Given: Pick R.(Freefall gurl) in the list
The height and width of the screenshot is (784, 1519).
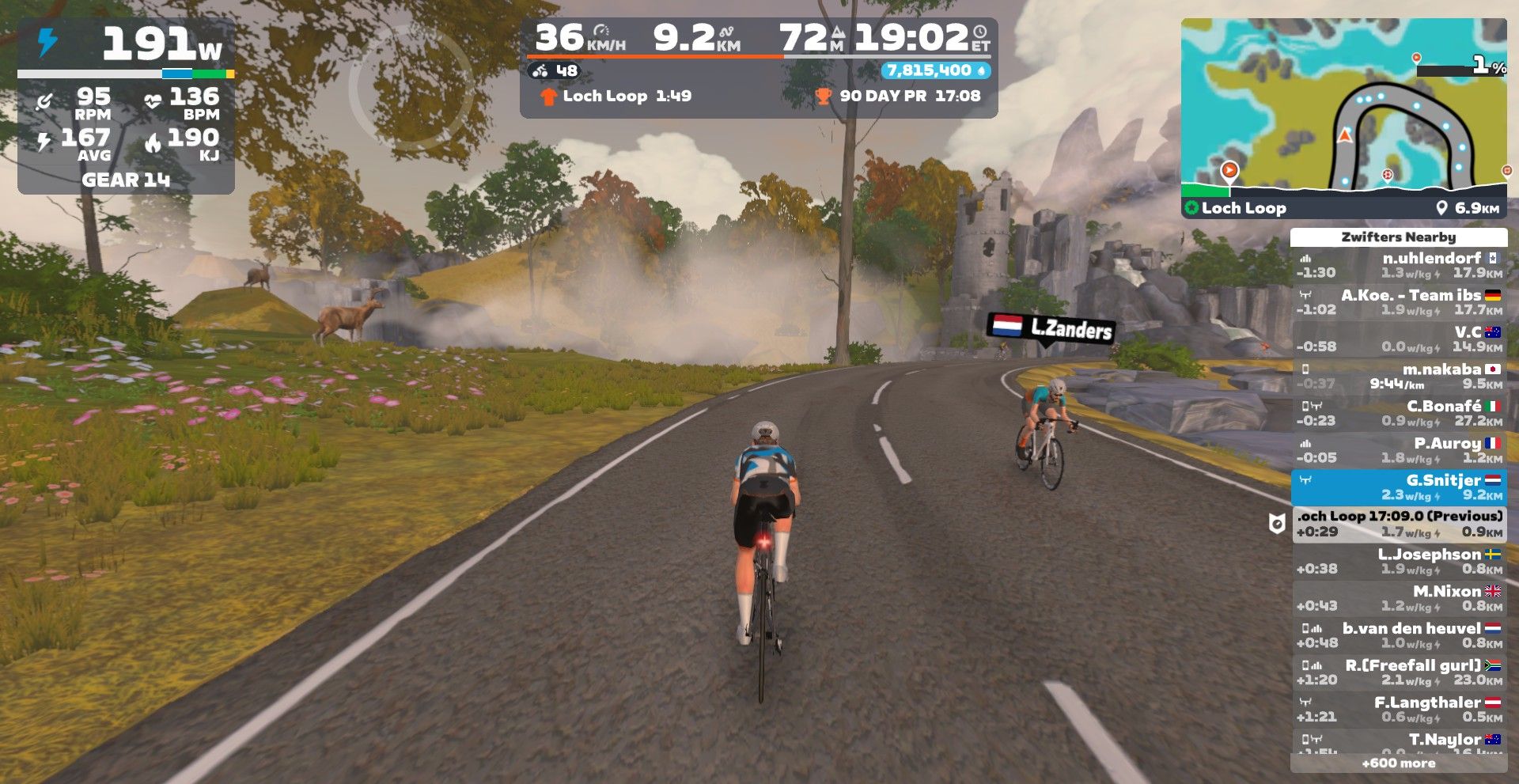Looking at the screenshot, I should 1398,672.
